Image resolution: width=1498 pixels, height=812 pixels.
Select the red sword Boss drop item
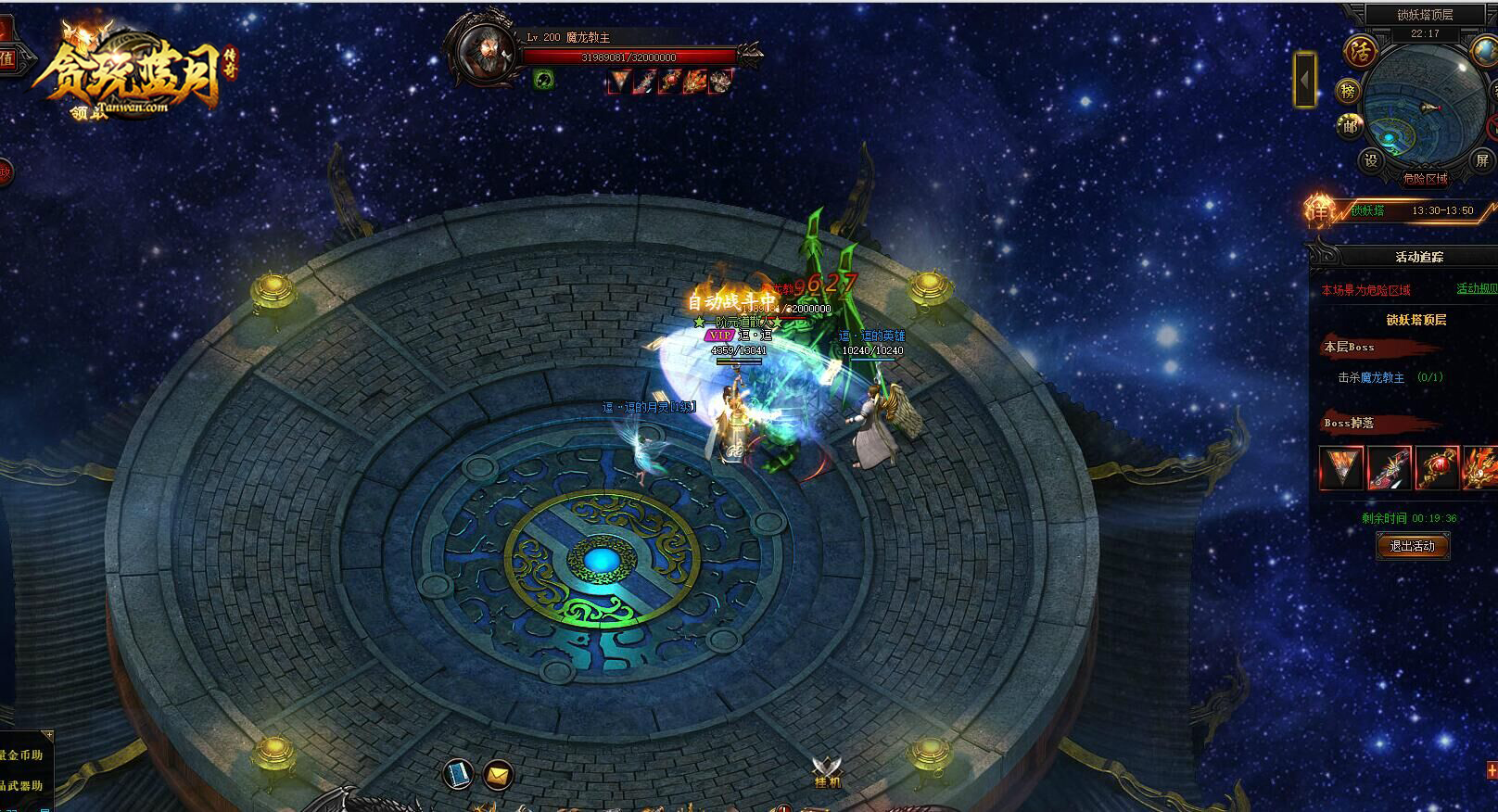pyautogui.click(x=1389, y=467)
